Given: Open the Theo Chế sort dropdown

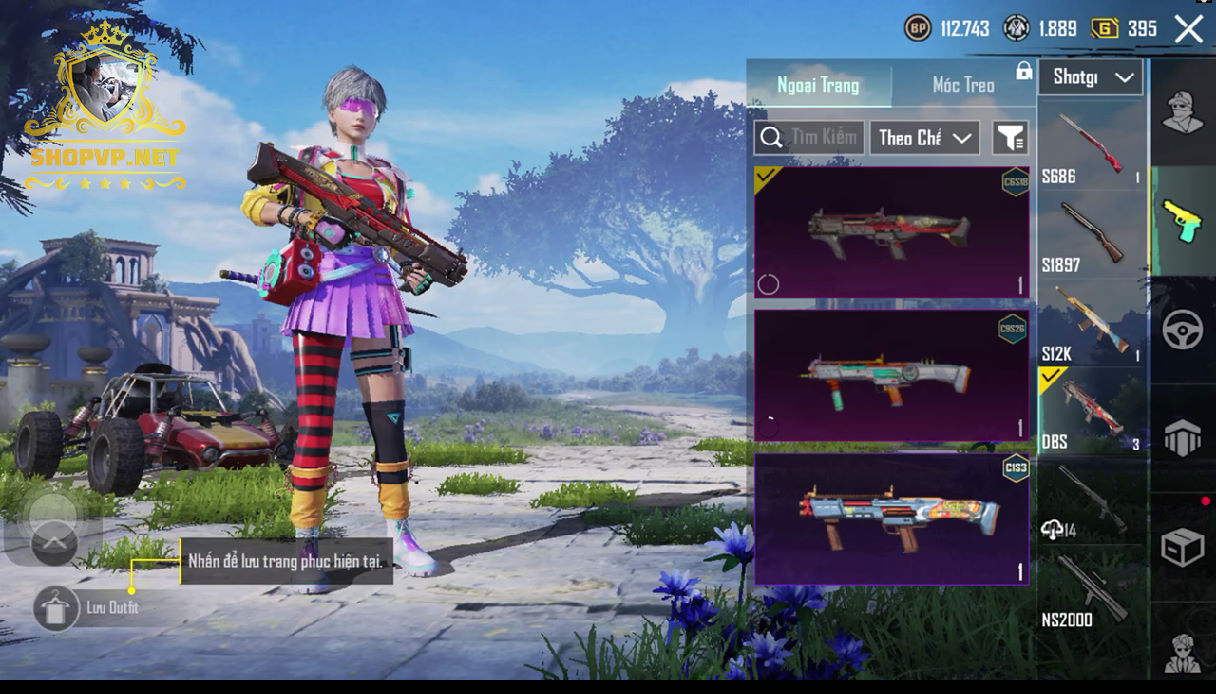Looking at the screenshot, I should click(923, 138).
